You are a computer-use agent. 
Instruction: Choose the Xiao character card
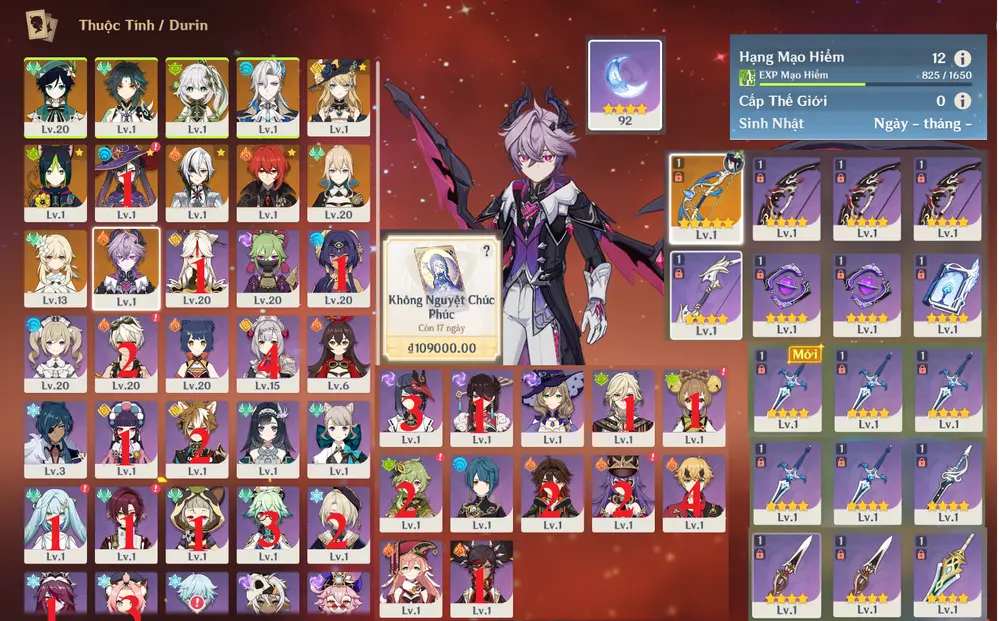click(126, 97)
